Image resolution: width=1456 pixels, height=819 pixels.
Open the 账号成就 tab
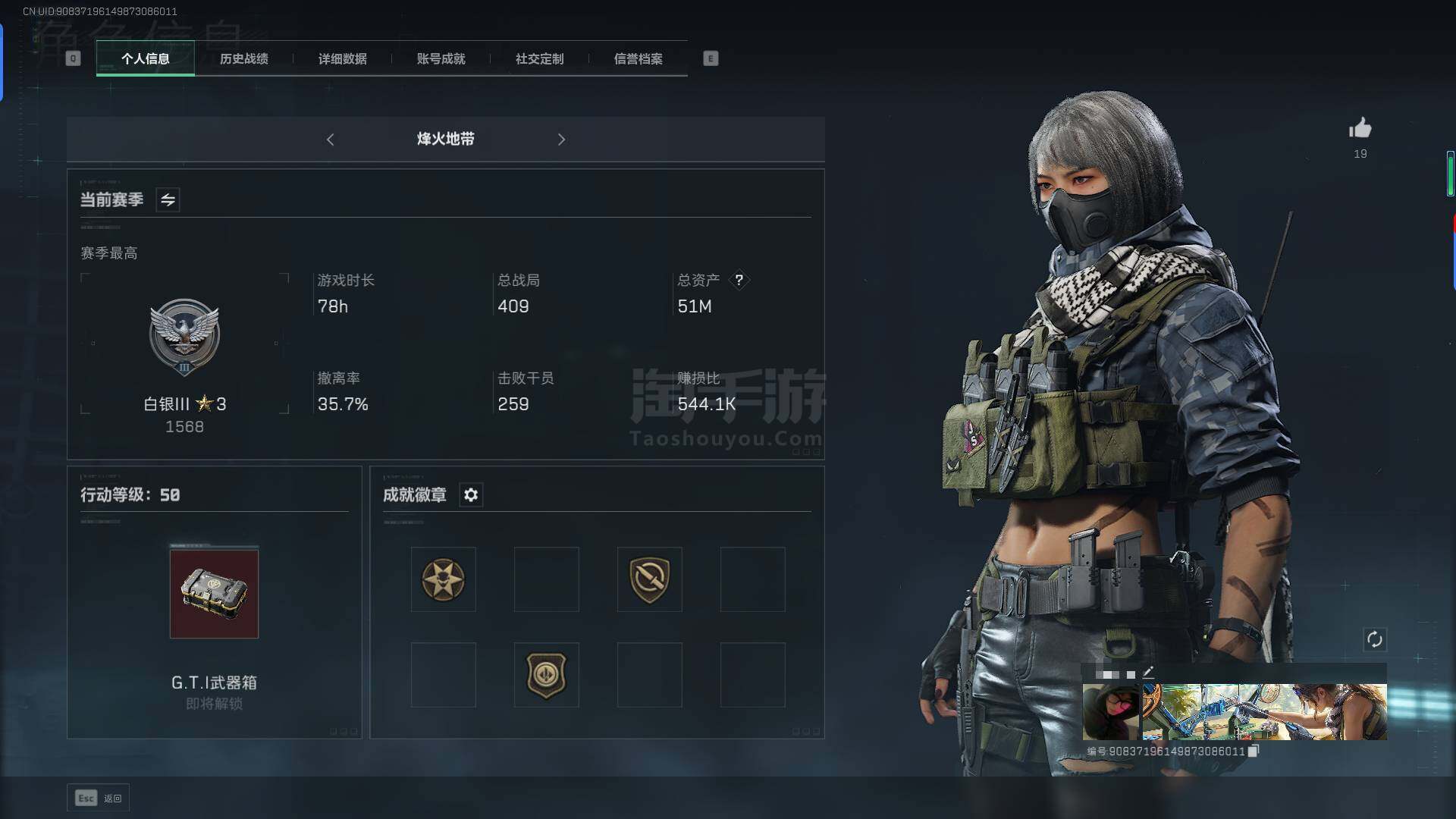tap(440, 58)
